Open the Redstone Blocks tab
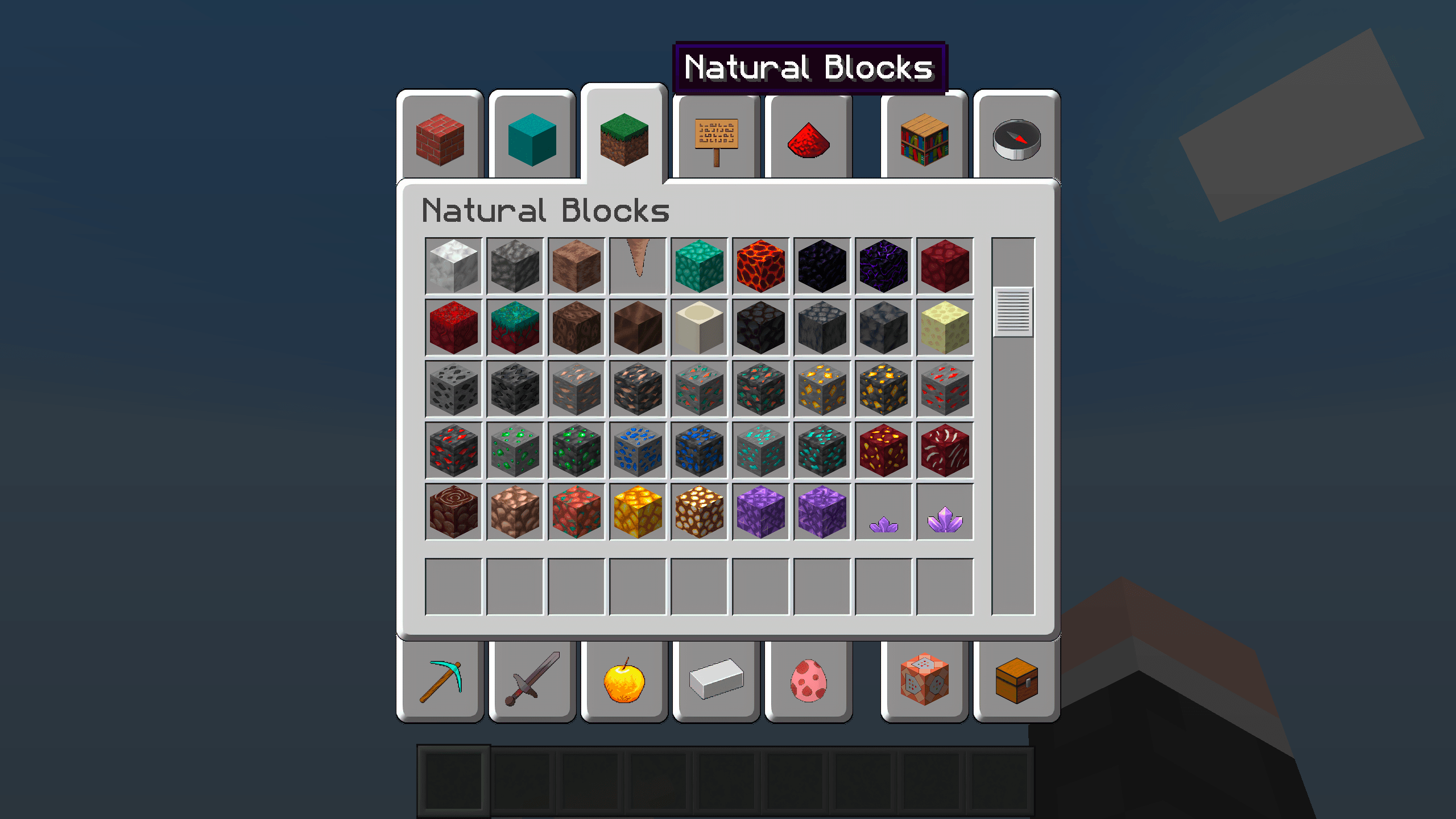The width and height of the screenshot is (1456, 819). tap(808, 139)
